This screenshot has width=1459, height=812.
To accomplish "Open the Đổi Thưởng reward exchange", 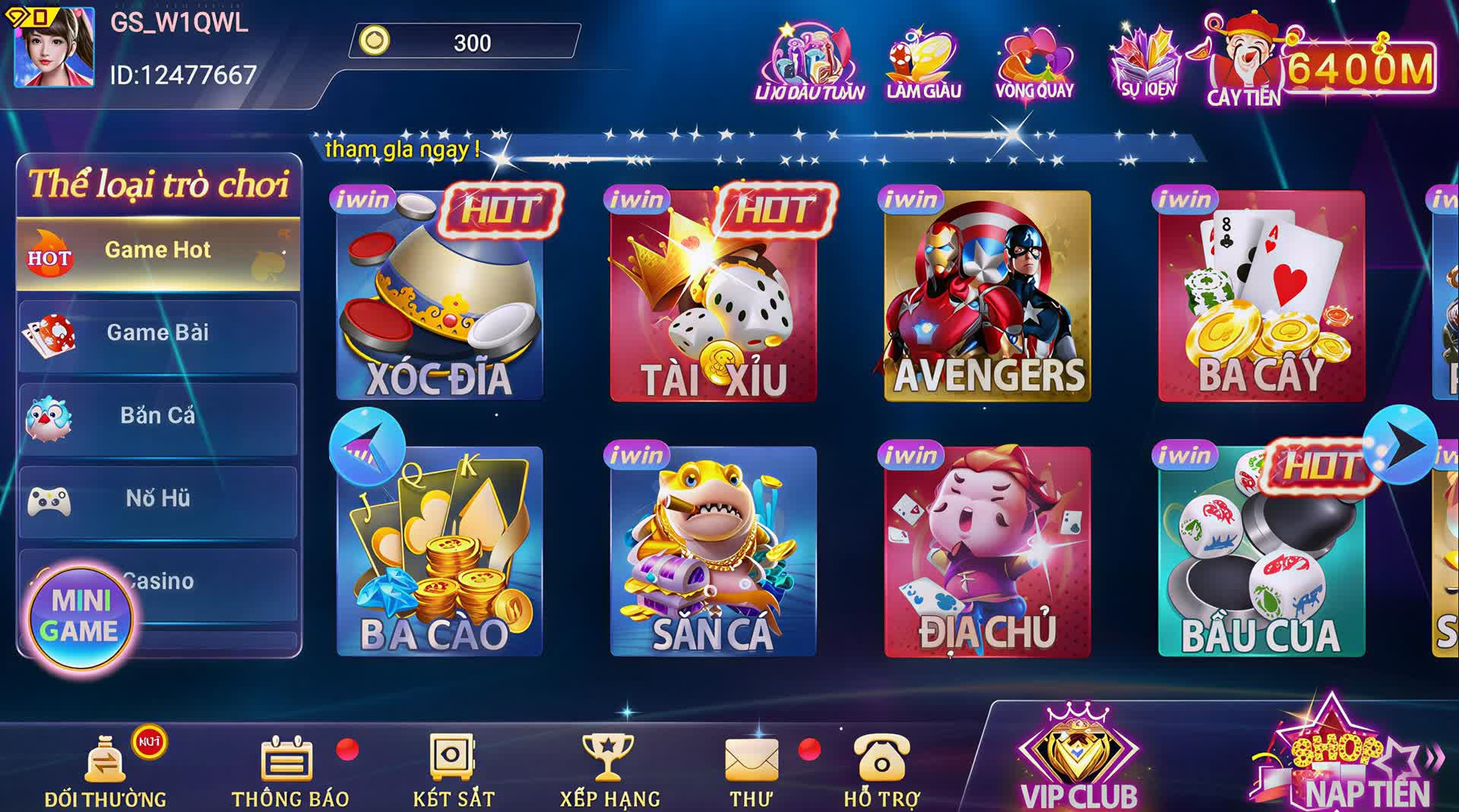I will pos(106,769).
